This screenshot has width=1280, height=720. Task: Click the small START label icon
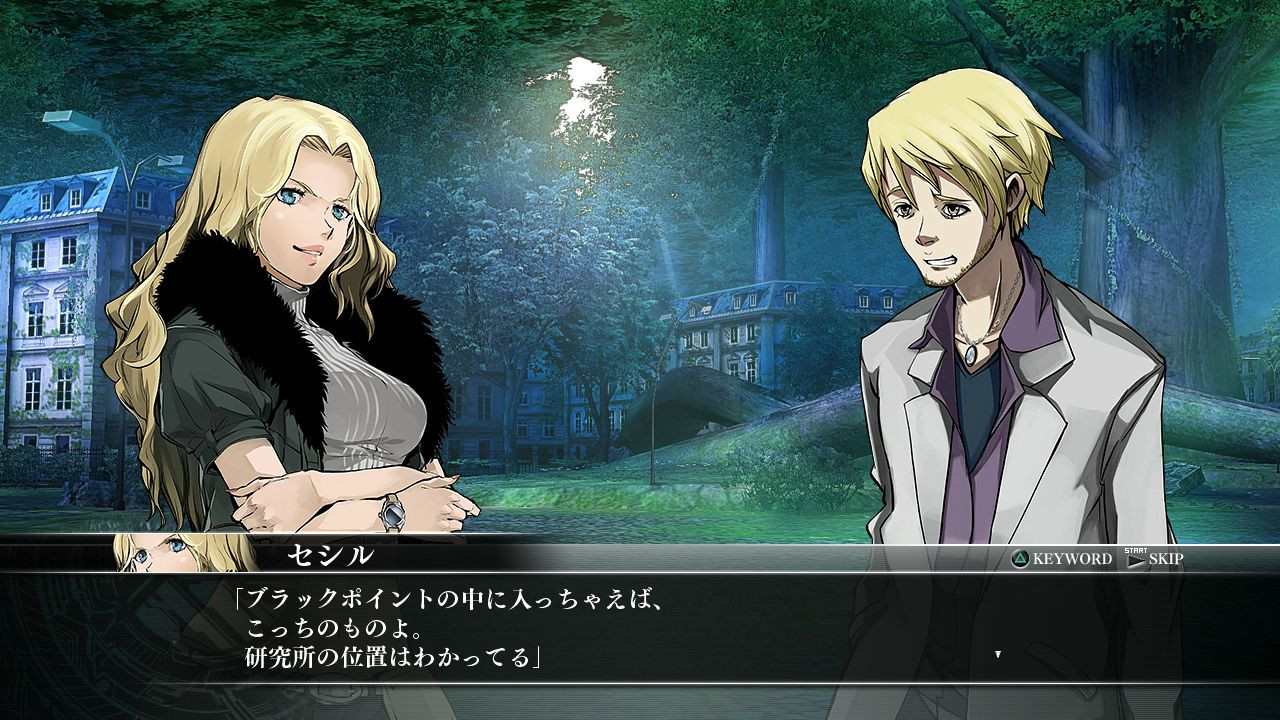(x=1135, y=551)
